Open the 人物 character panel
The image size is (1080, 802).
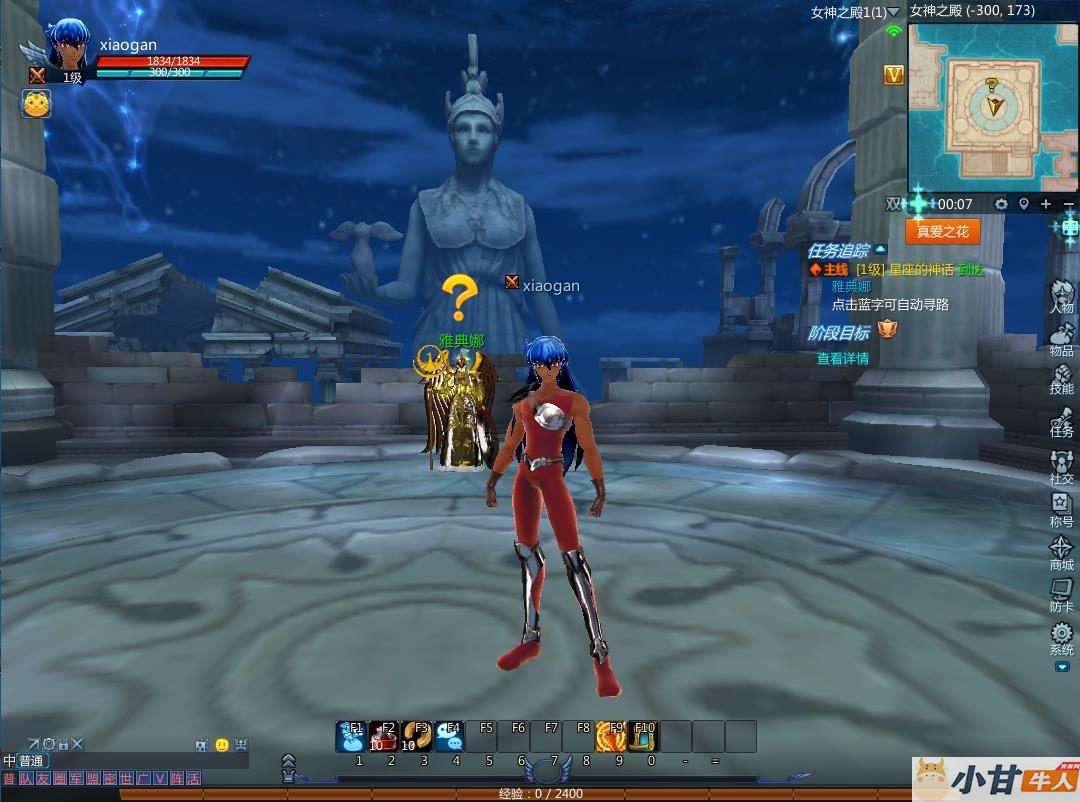point(1061,296)
